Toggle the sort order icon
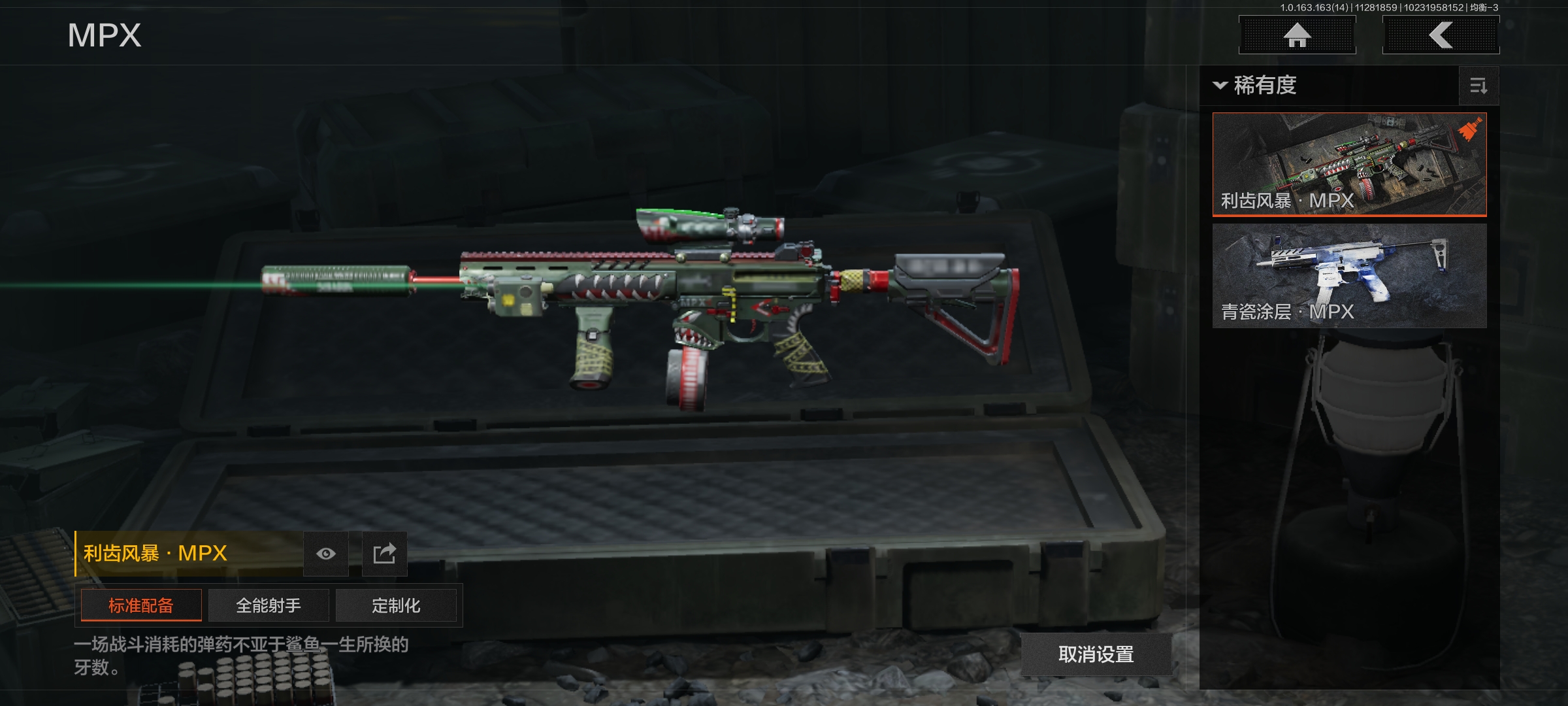 [1478, 86]
